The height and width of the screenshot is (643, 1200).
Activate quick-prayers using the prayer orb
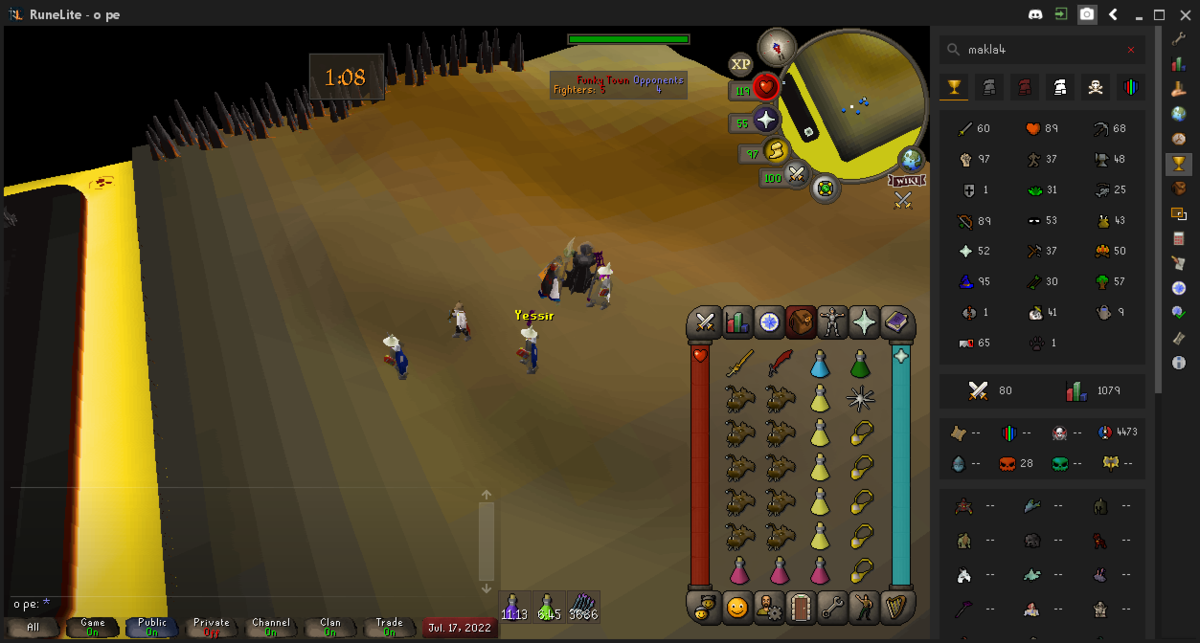point(766,121)
